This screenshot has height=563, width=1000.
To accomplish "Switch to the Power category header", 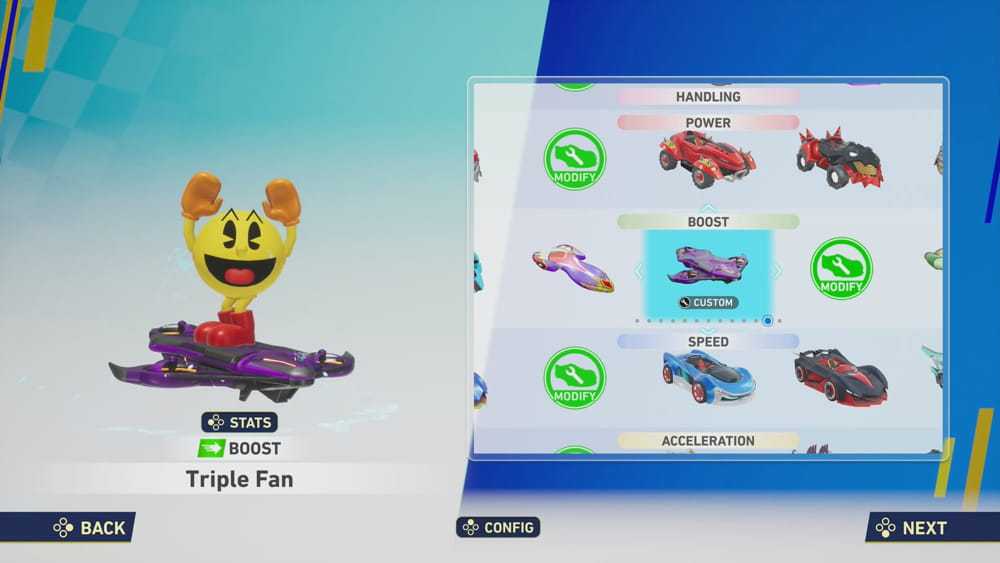I will (708, 123).
